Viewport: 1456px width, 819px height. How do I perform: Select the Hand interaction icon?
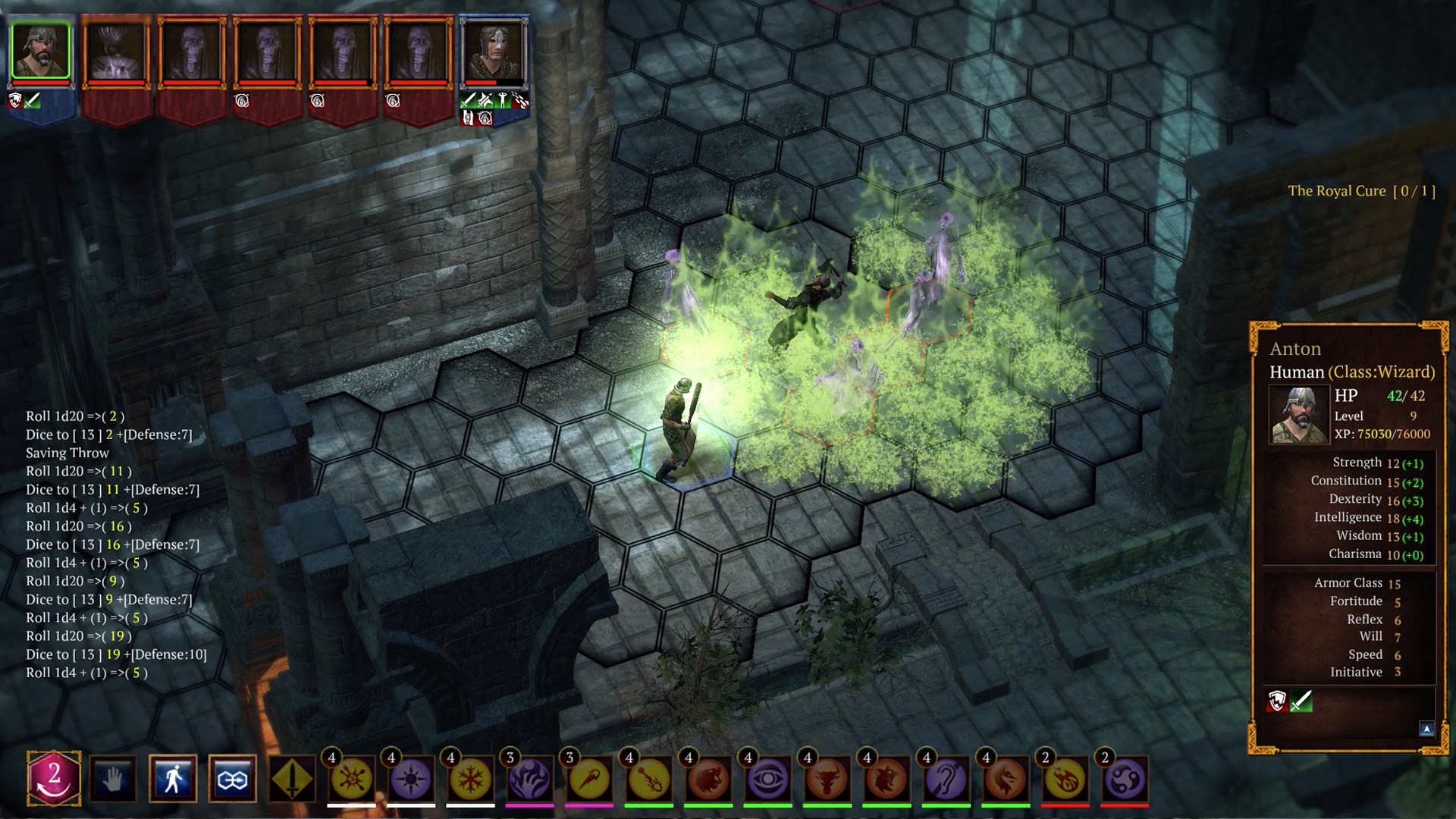point(111,778)
